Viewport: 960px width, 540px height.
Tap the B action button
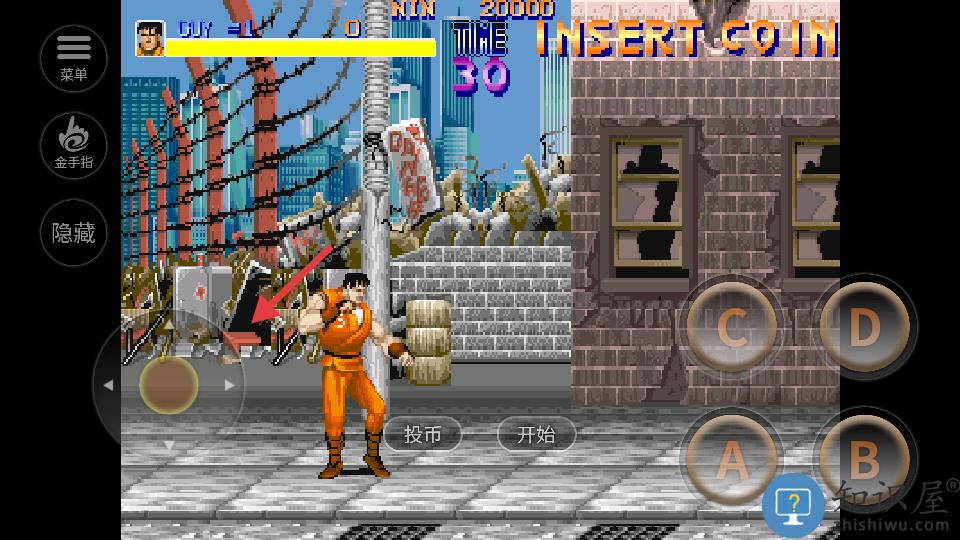862,458
